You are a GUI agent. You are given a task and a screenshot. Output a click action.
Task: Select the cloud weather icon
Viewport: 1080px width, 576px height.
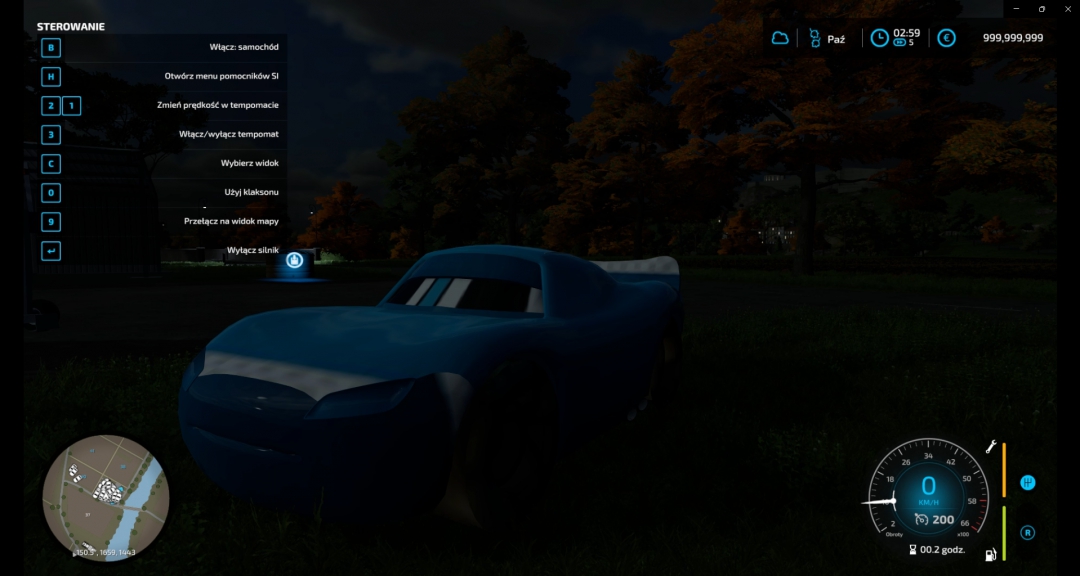click(780, 38)
